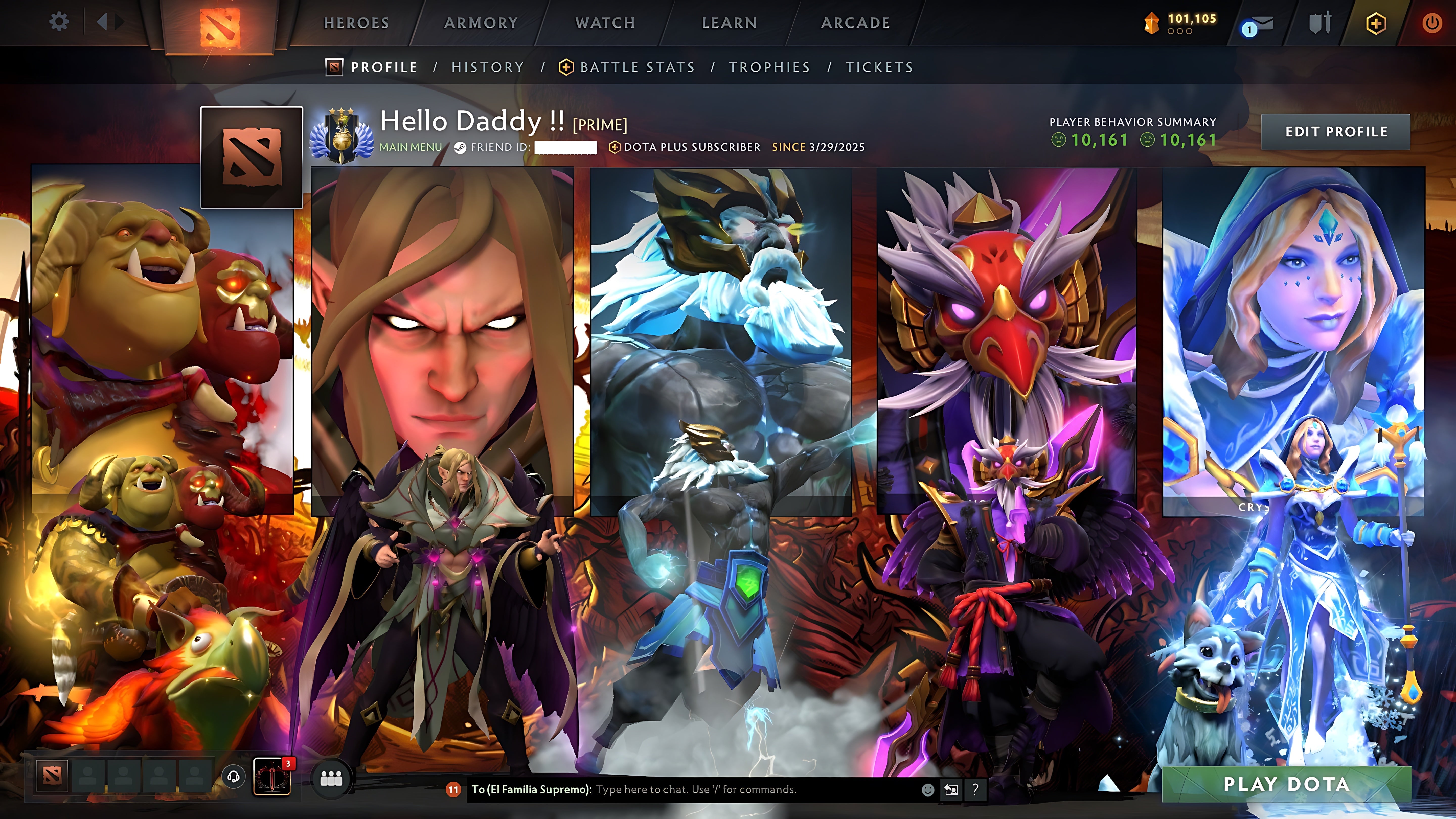Open voice settings with the headset icon

pyautogui.click(x=235, y=777)
